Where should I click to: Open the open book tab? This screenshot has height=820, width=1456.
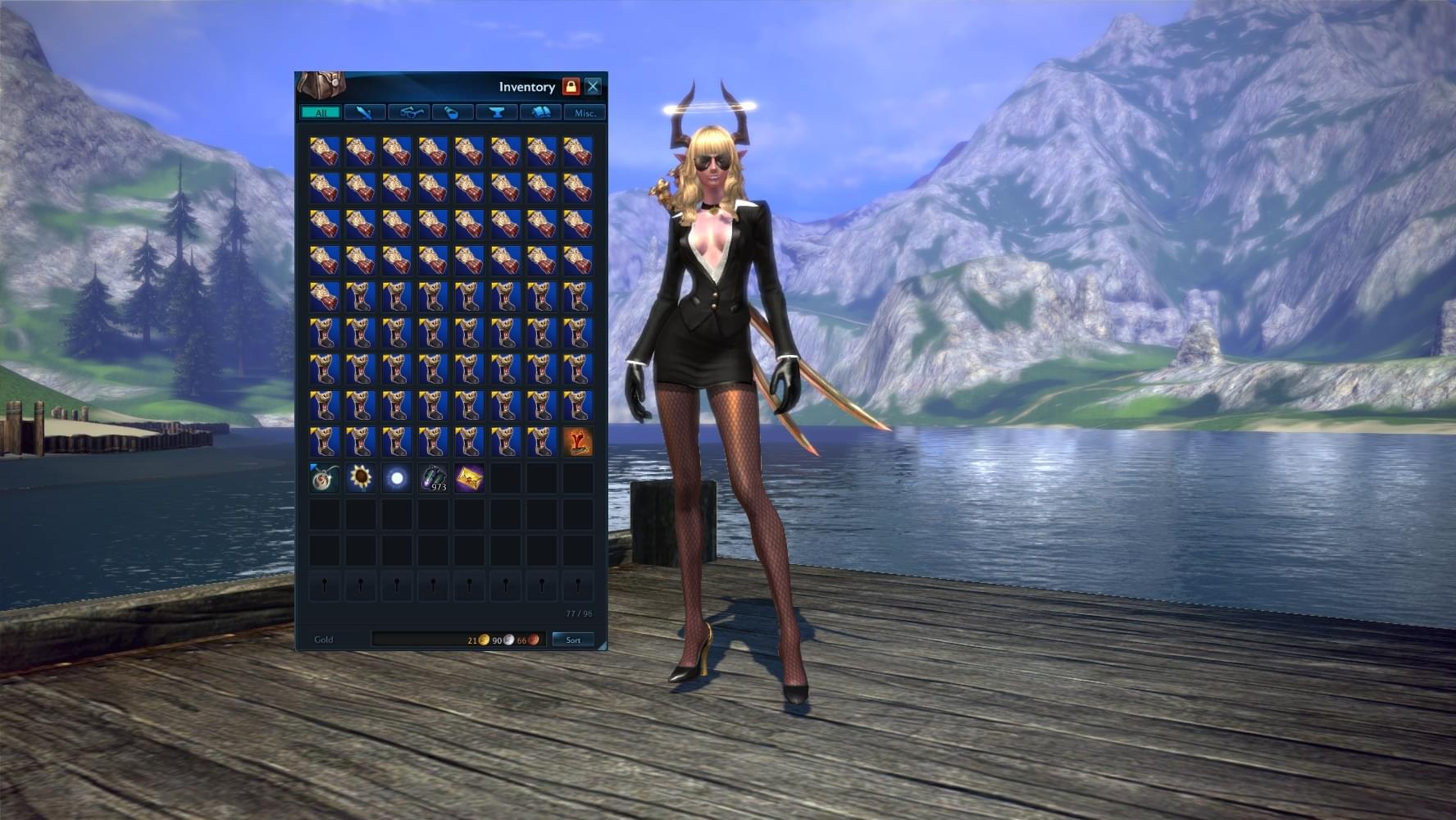tap(541, 112)
